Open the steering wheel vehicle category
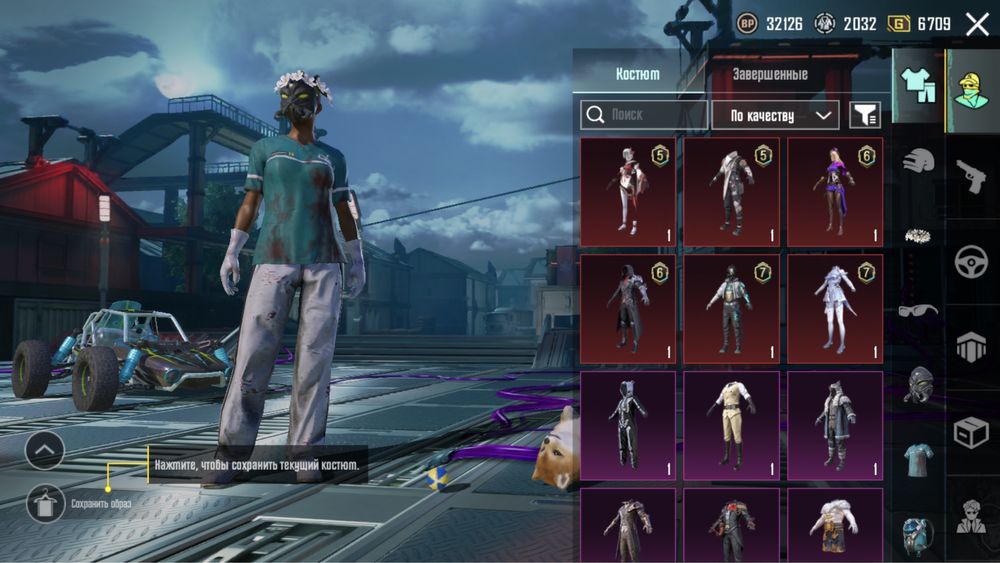Image resolution: width=1000 pixels, height=563 pixels. click(x=972, y=262)
